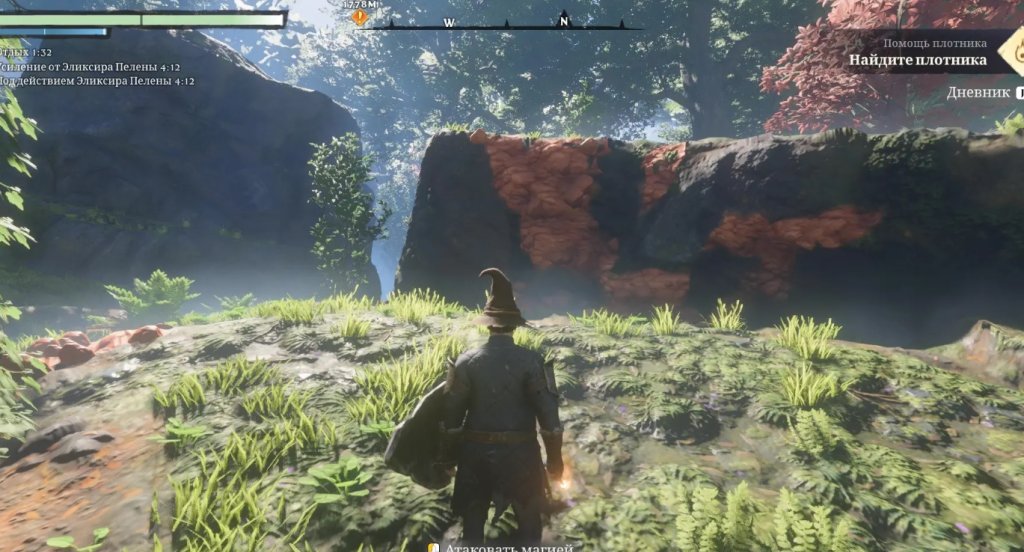Image resolution: width=1024 pixels, height=552 pixels.
Task: Click the orange quest marker on the compass
Action: 359,17
